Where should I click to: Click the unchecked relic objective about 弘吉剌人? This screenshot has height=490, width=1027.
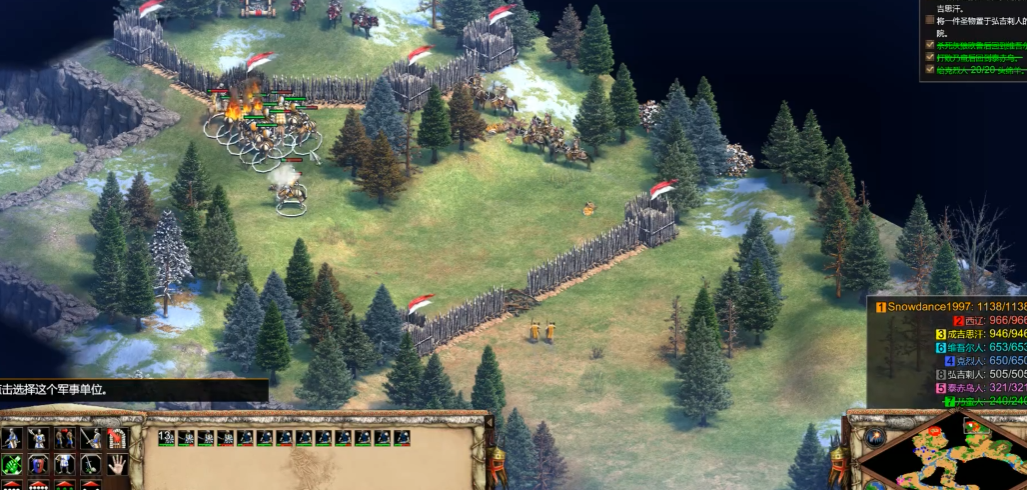[x=980, y=19]
